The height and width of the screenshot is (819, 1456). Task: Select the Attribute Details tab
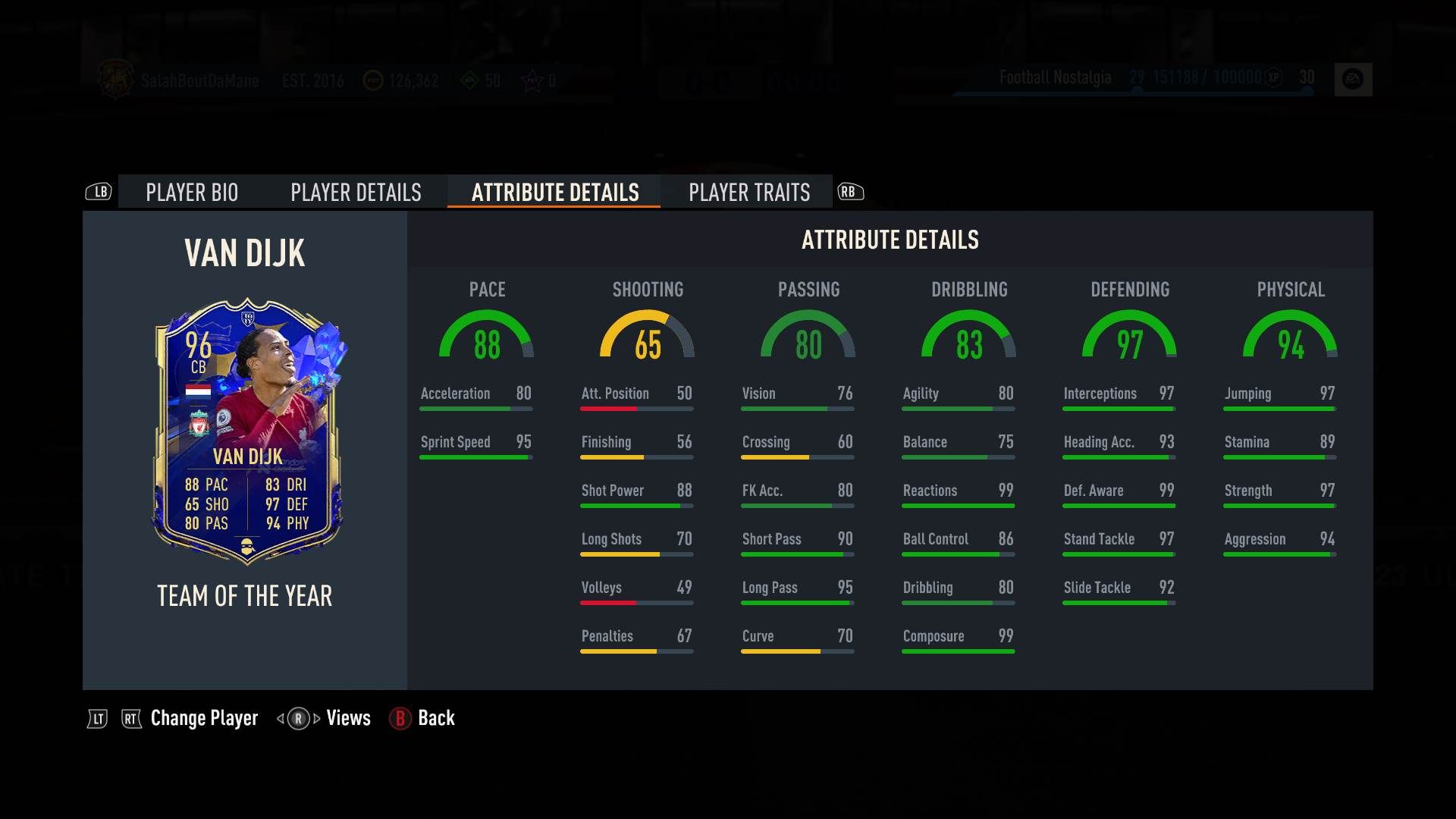click(555, 193)
